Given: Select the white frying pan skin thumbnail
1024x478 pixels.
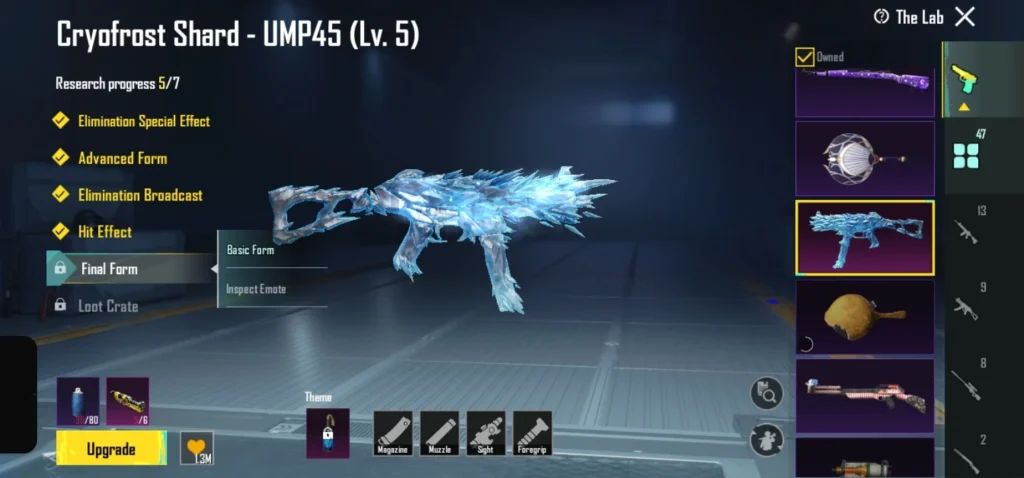Looking at the screenshot, I should coord(865,158).
